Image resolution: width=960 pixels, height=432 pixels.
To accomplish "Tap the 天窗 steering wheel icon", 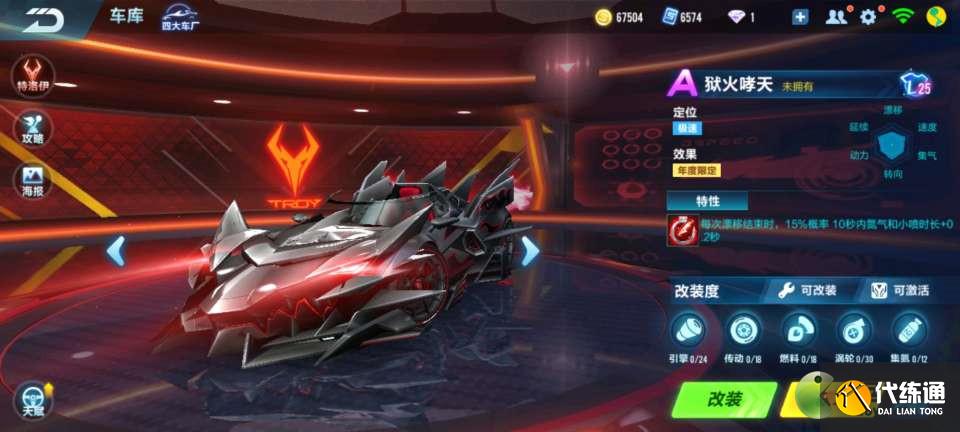I will 33,398.
